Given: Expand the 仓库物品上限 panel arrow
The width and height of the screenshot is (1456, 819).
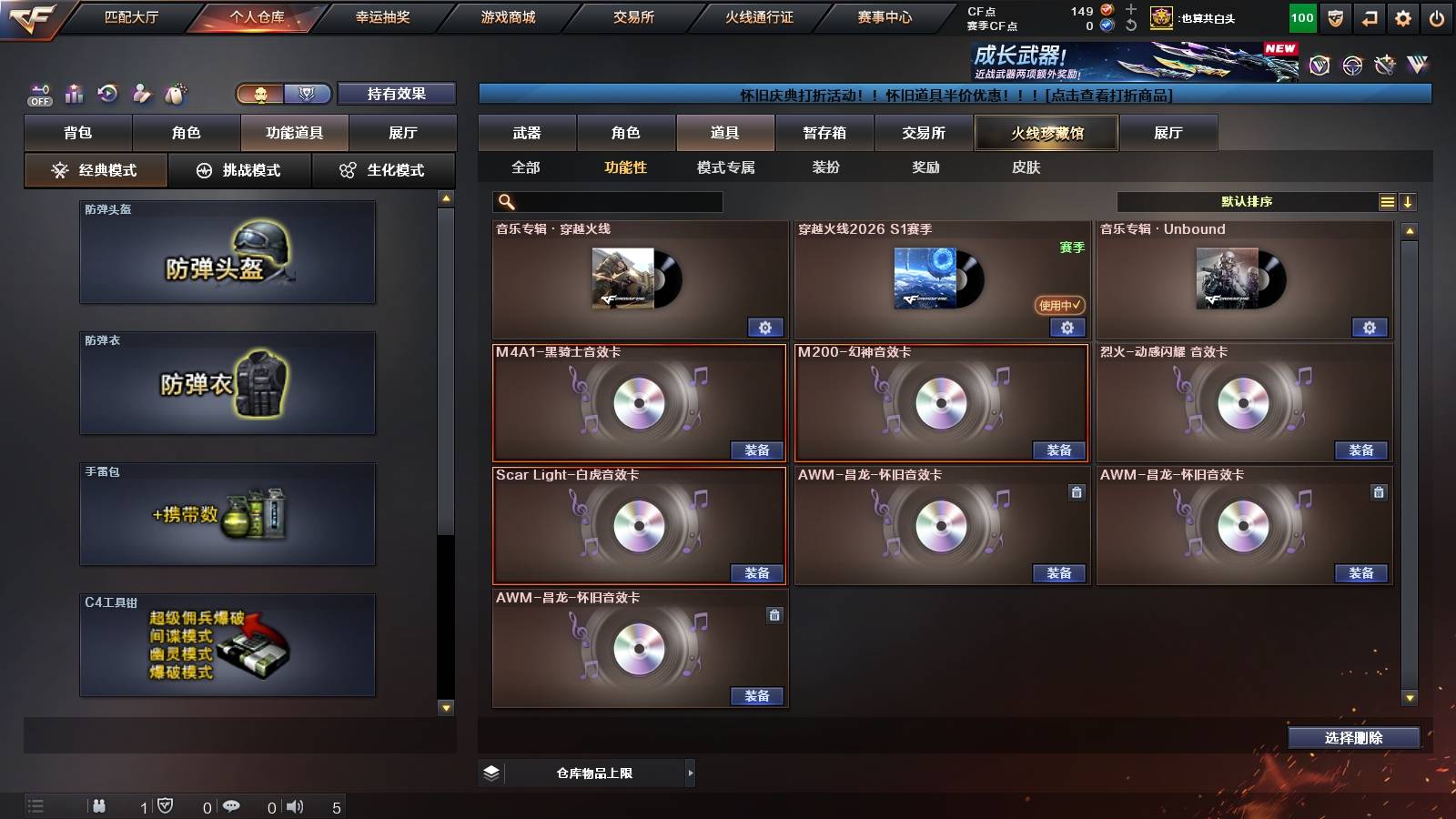Looking at the screenshot, I should click(x=689, y=773).
